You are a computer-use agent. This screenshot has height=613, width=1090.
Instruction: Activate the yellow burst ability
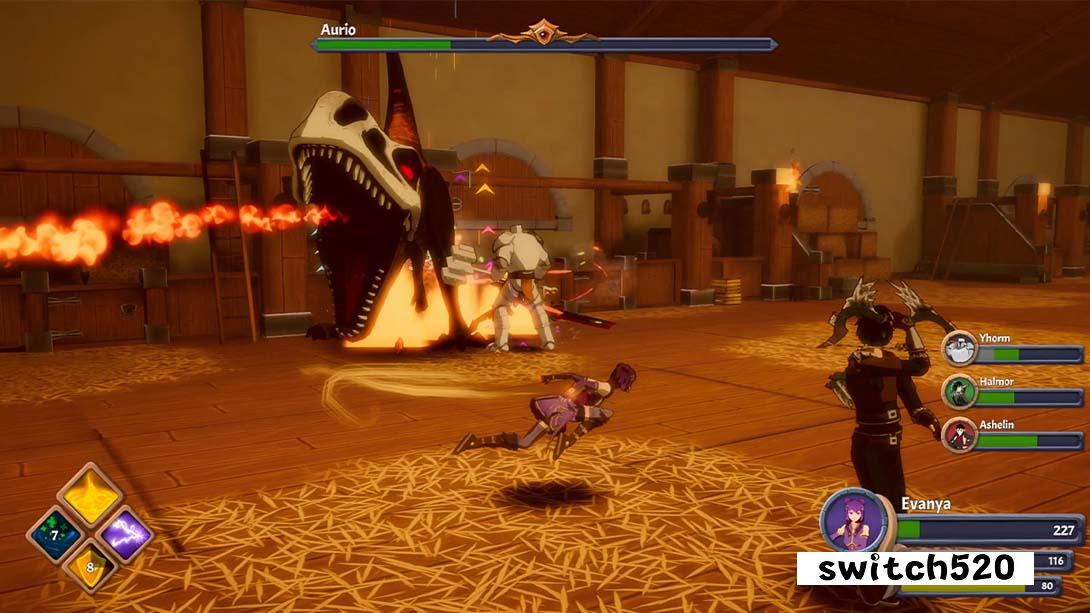tap(90, 496)
